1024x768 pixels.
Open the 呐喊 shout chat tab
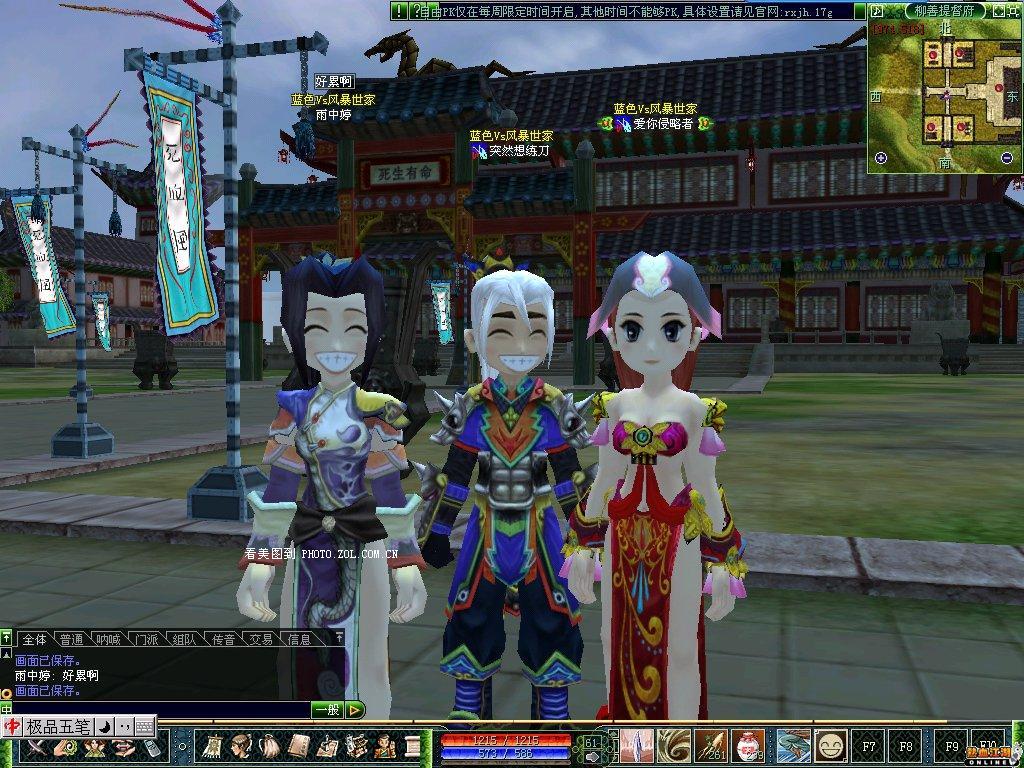click(x=107, y=639)
